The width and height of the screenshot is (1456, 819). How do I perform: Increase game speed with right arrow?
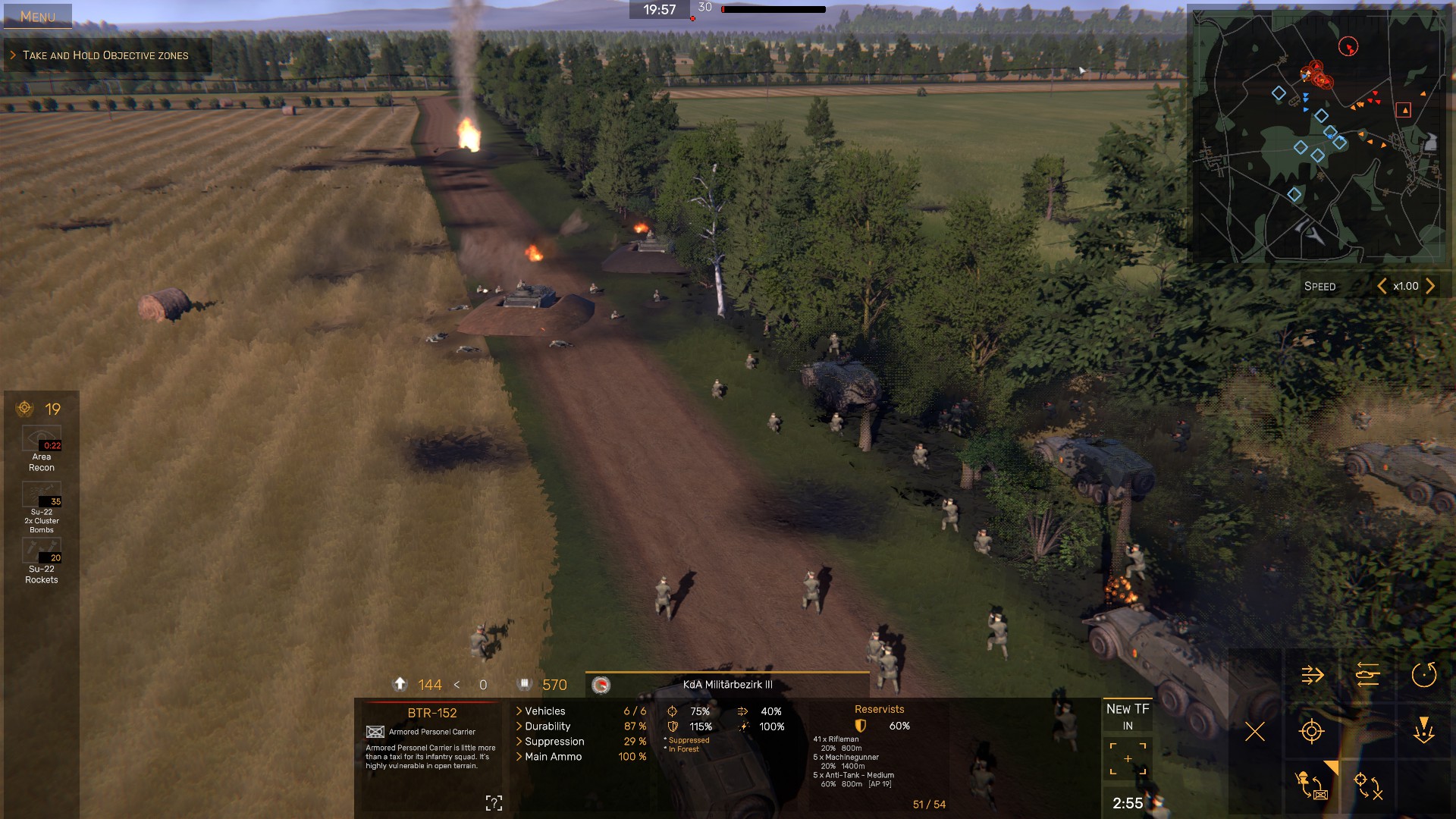click(1430, 286)
